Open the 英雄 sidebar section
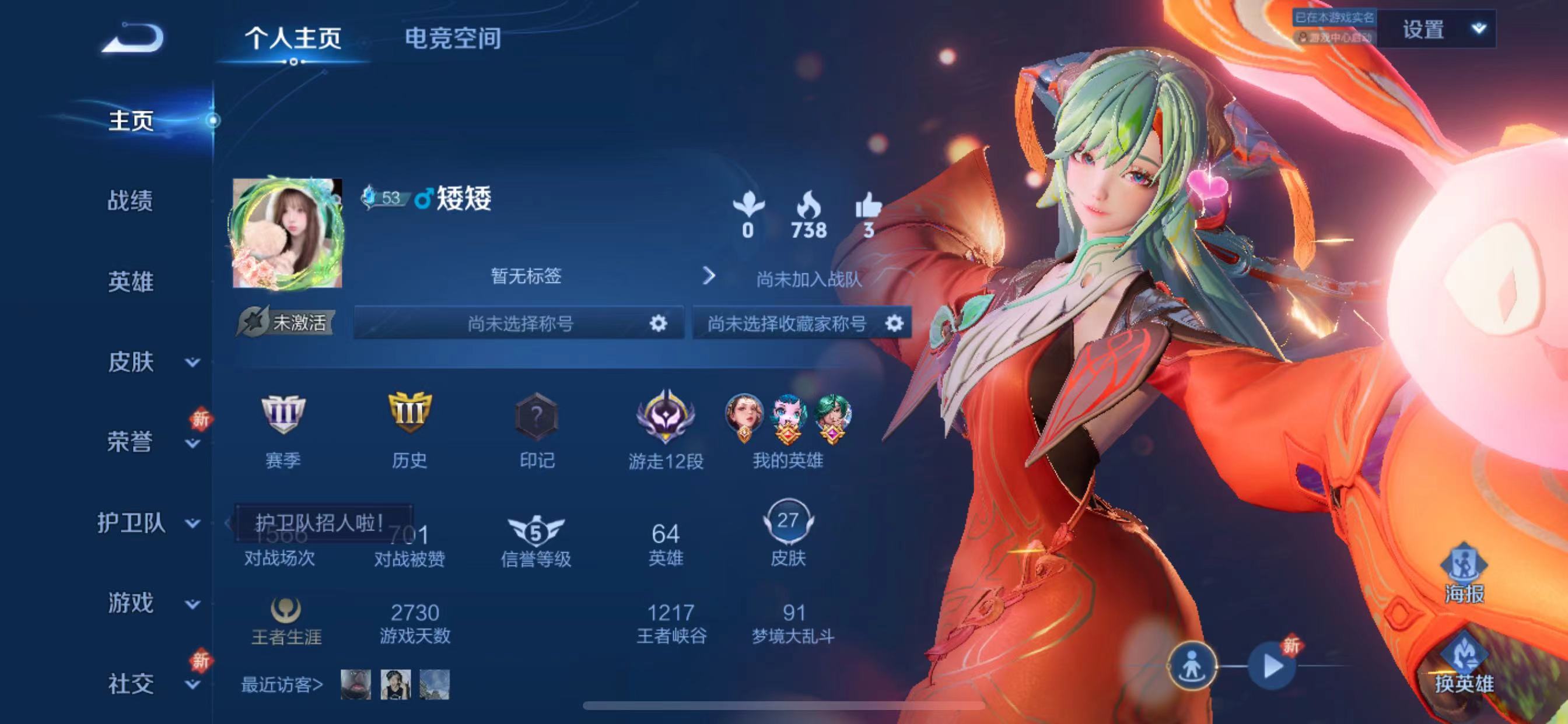Screen dimensions: 1568x724 [x=130, y=282]
